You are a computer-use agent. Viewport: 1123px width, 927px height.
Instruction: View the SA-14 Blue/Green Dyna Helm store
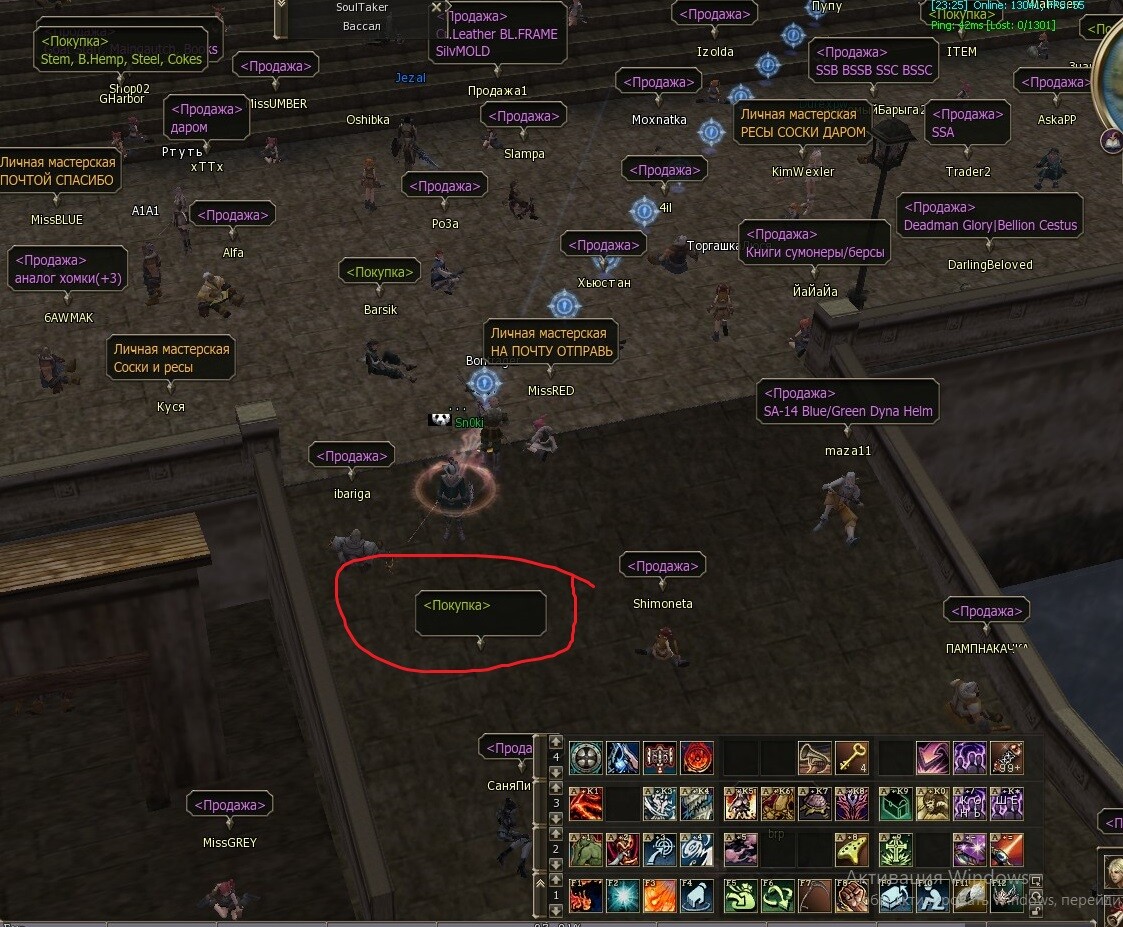pos(847,402)
